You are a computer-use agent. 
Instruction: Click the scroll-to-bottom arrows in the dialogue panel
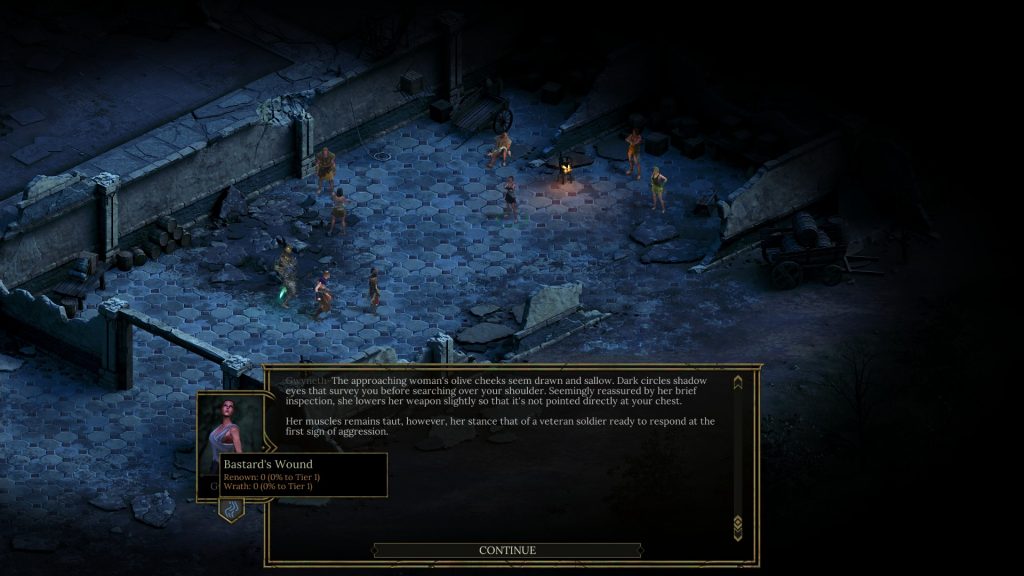click(738, 523)
